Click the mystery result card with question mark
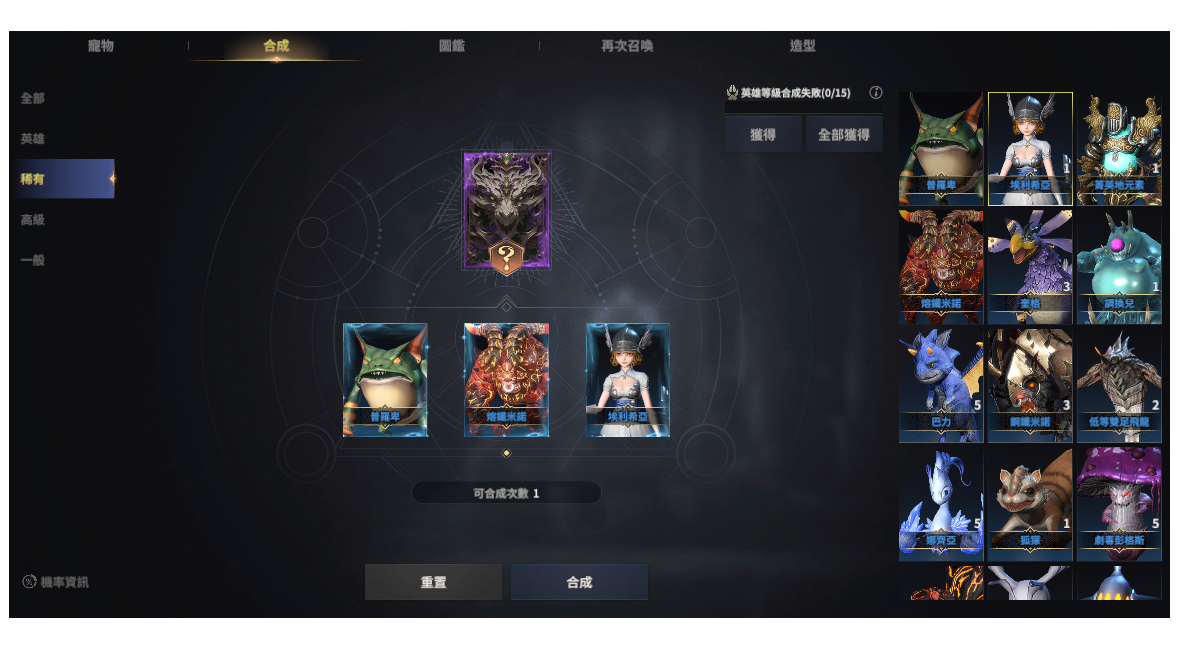Viewport: 1180px width, 650px height. (506, 211)
